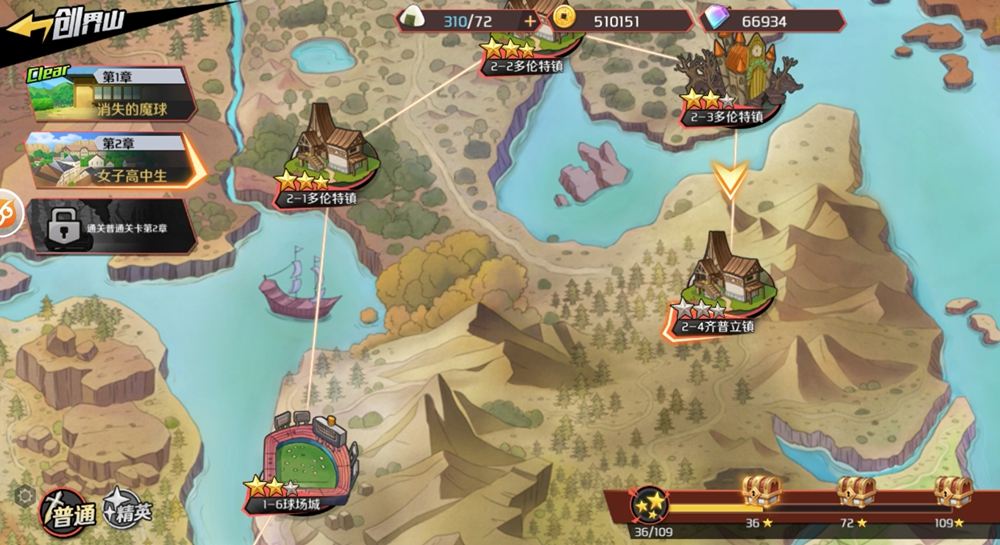Open the 109-star treasure chest

tap(953, 492)
